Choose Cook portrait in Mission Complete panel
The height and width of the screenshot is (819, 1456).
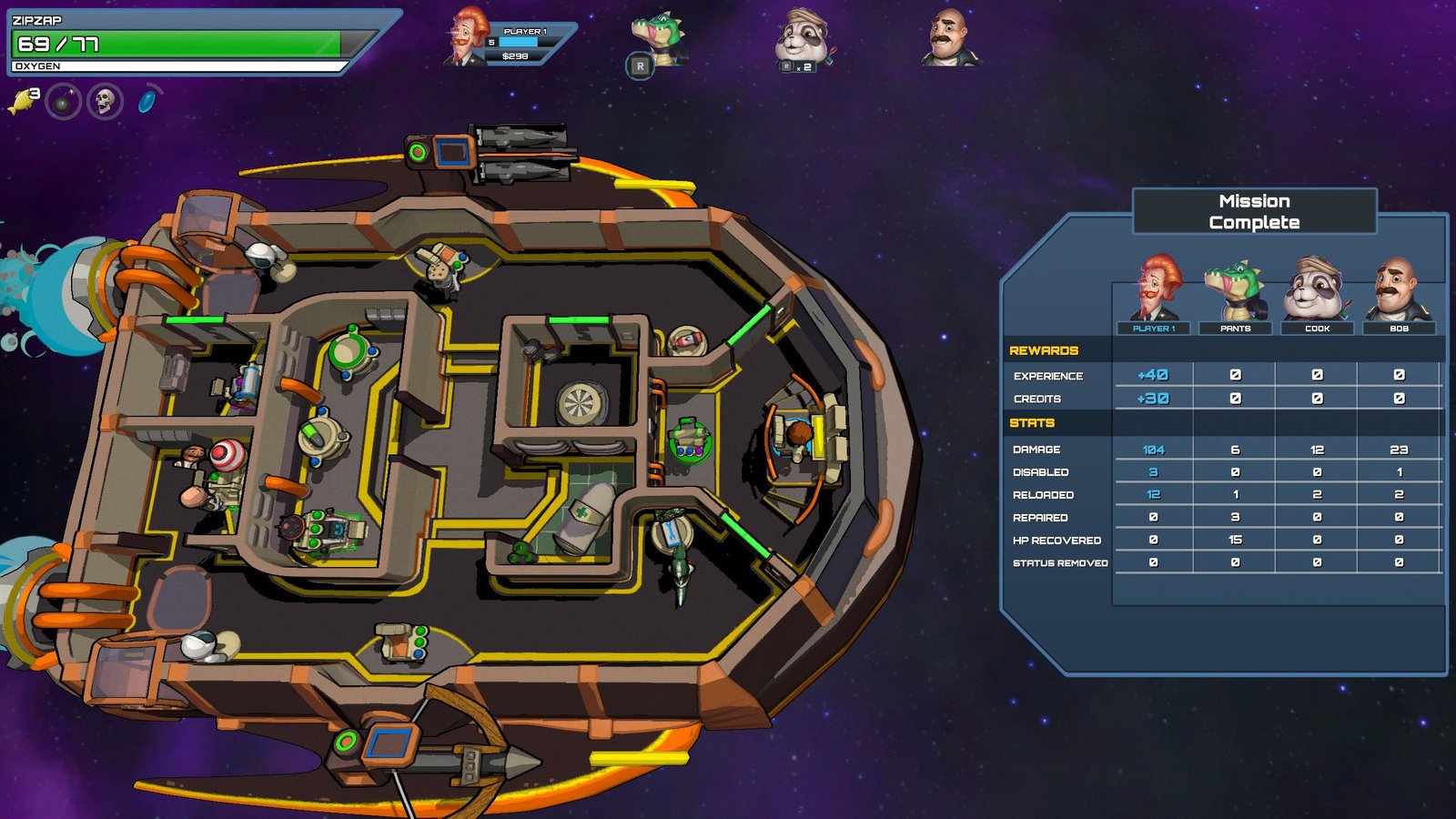point(1317,289)
